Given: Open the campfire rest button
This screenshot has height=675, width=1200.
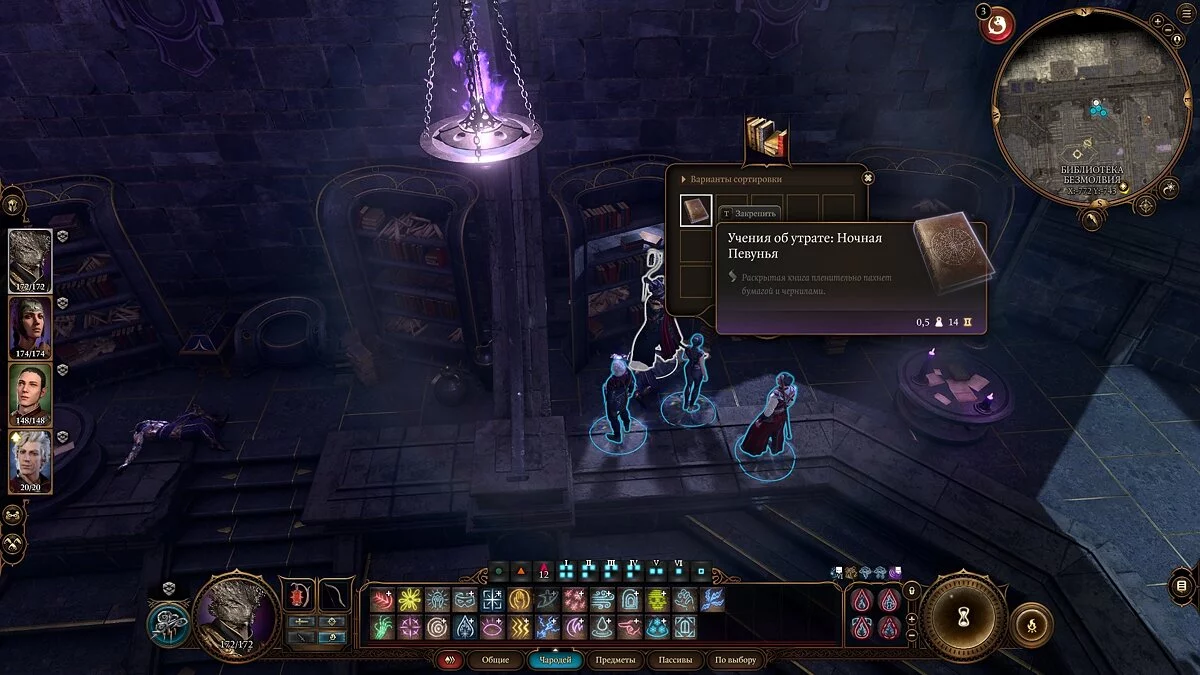Looking at the screenshot, I should coord(1031,625).
